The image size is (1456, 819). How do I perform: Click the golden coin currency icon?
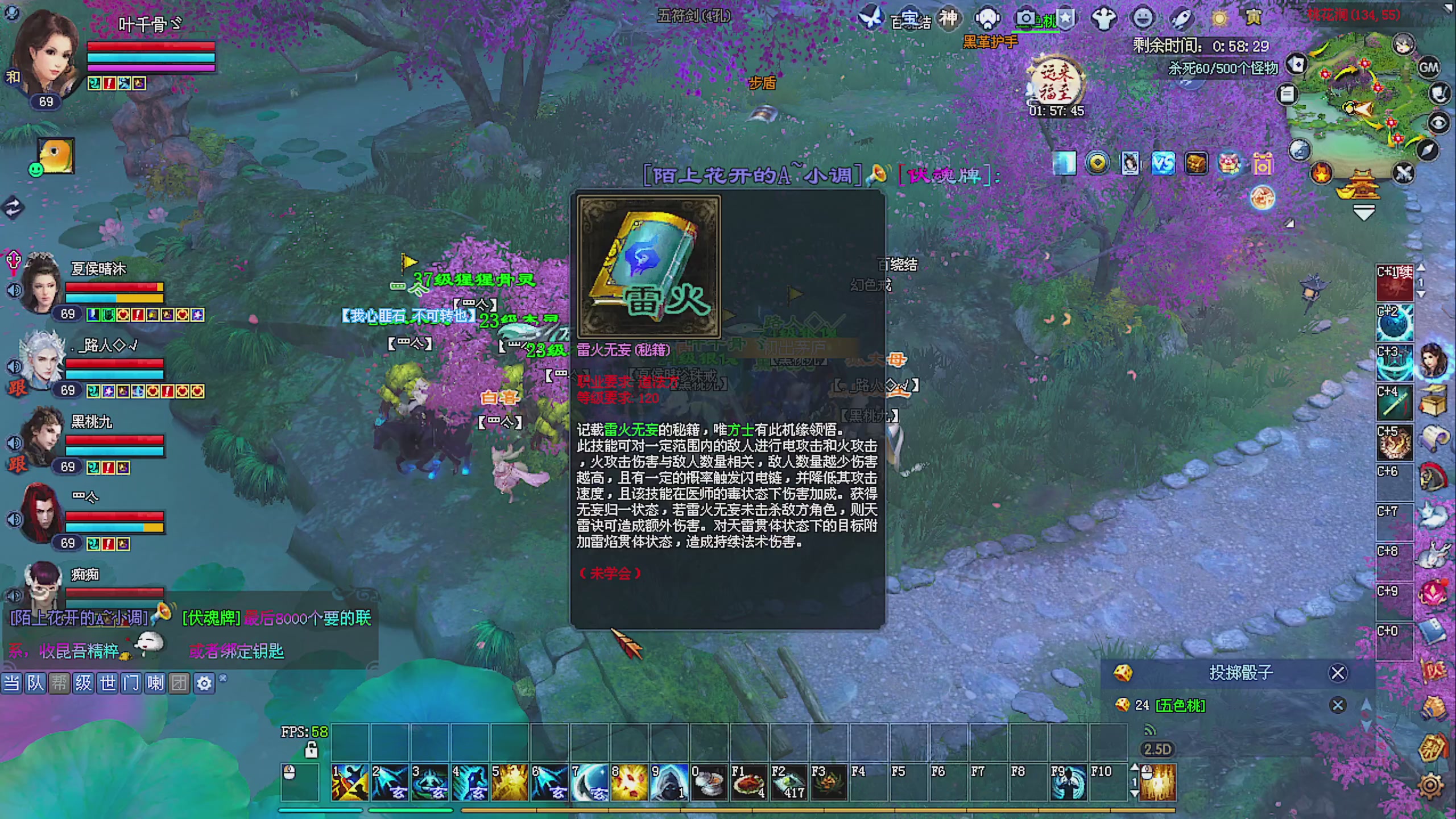(x=1097, y=163)
